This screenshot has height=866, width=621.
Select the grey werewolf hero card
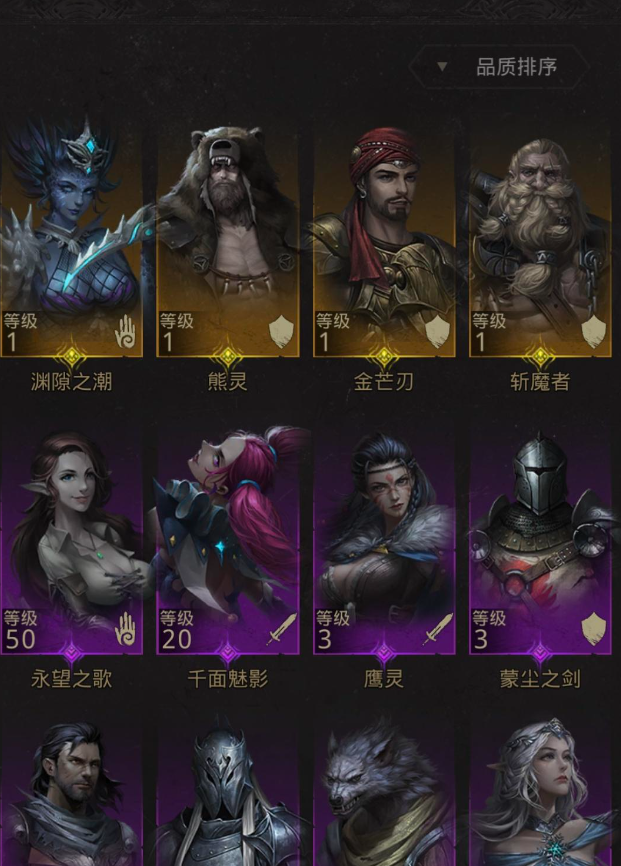(384, 800)
